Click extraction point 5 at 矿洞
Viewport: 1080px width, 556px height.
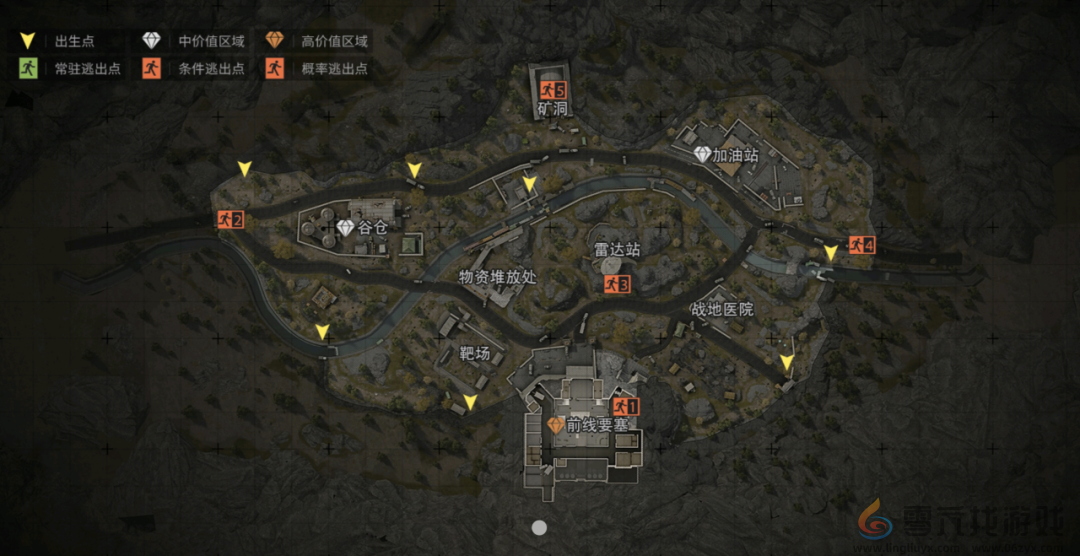coord(553,91)
